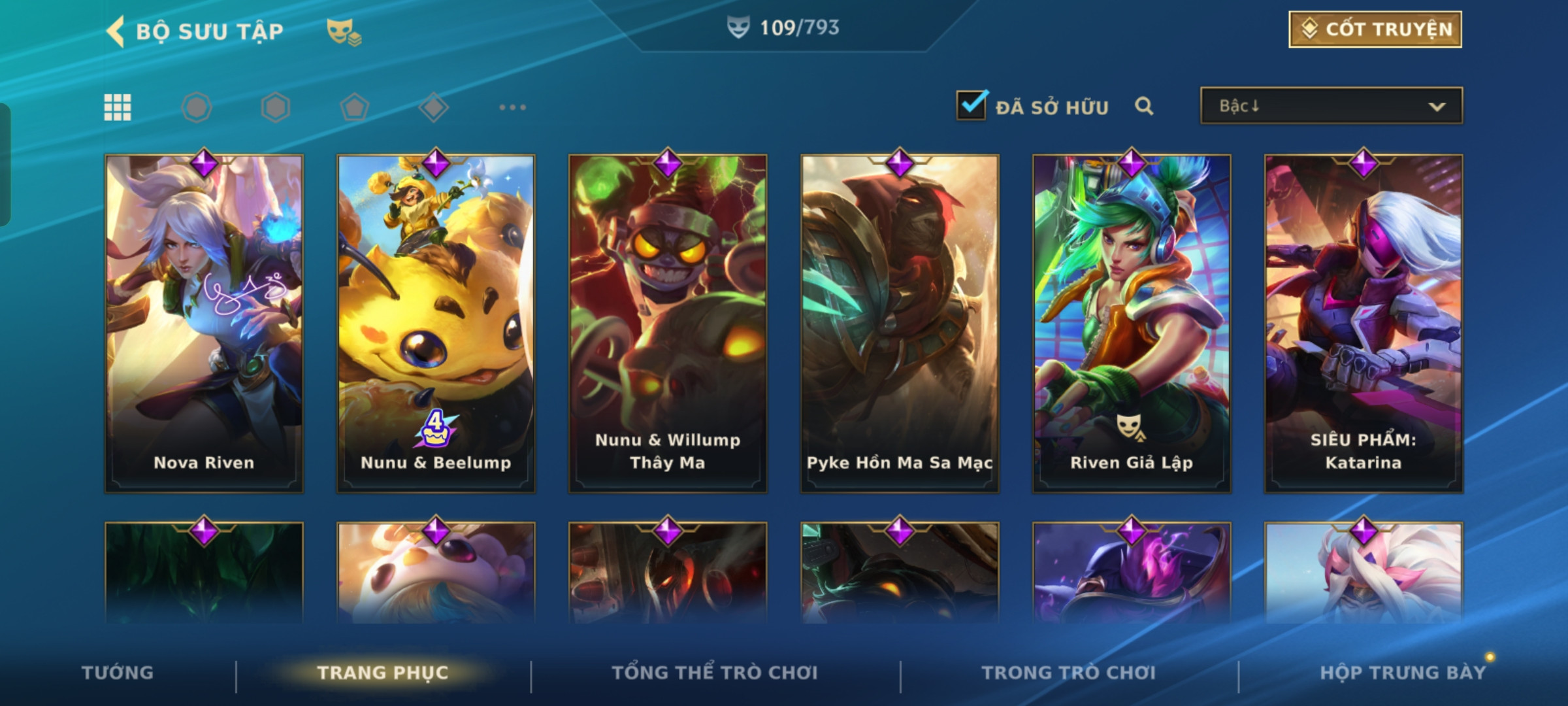Screen dimensions: 1568x706
Task: Open the Trong Trò Chơi tab
Action: (1069, 673)
